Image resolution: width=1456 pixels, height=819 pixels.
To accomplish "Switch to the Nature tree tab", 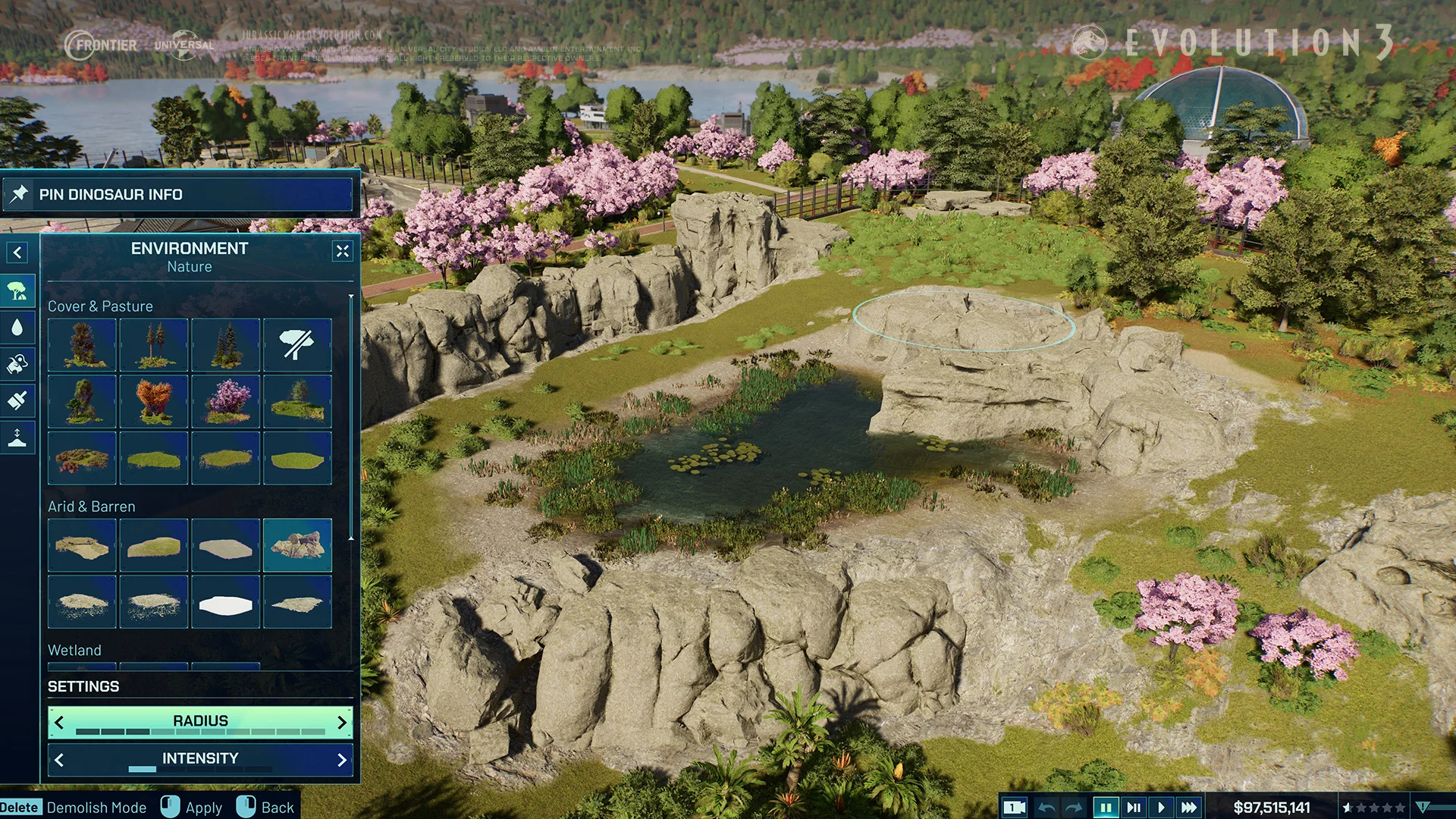I will point(17,291).
